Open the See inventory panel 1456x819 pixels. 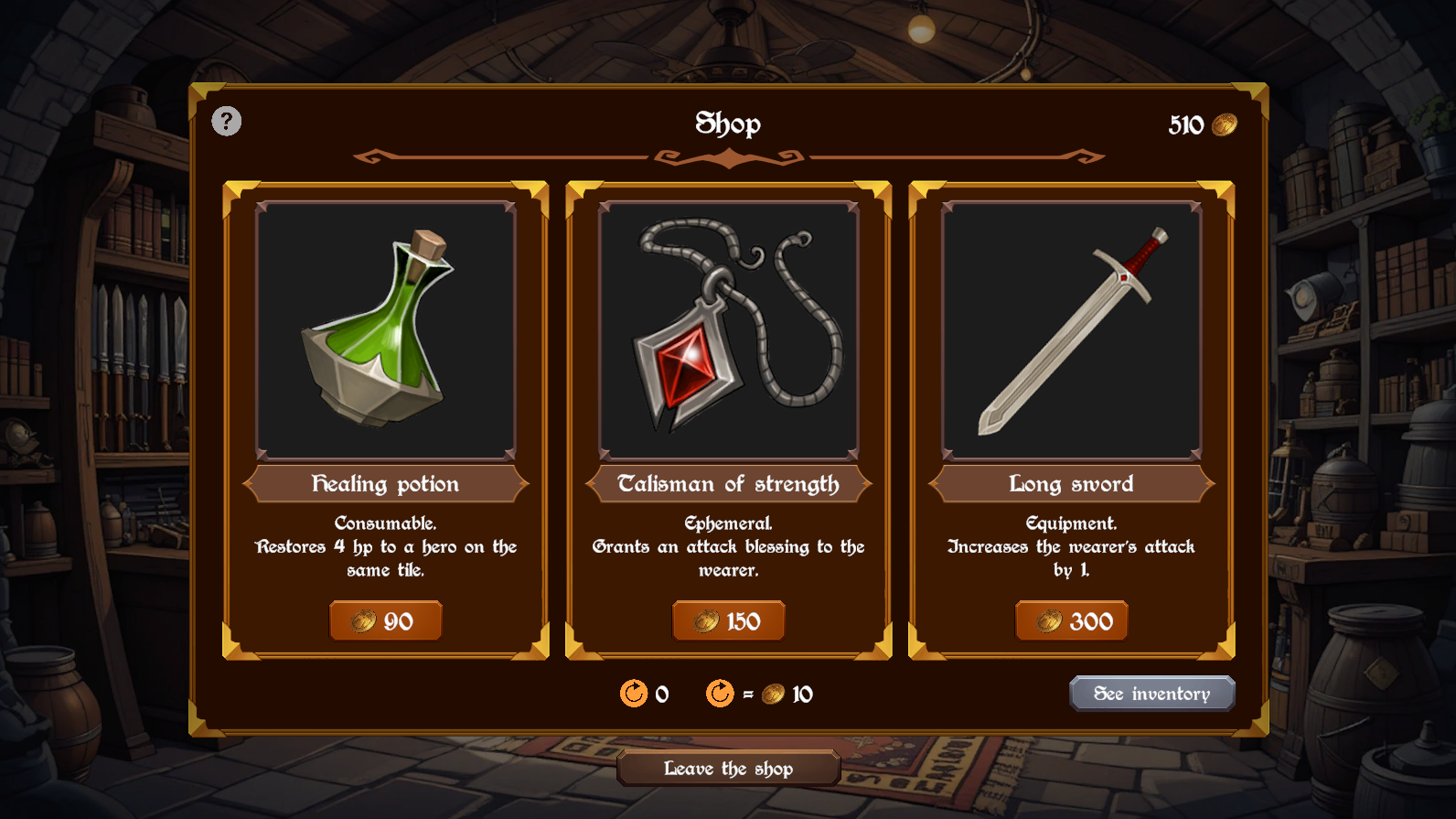pos(1151,694)
